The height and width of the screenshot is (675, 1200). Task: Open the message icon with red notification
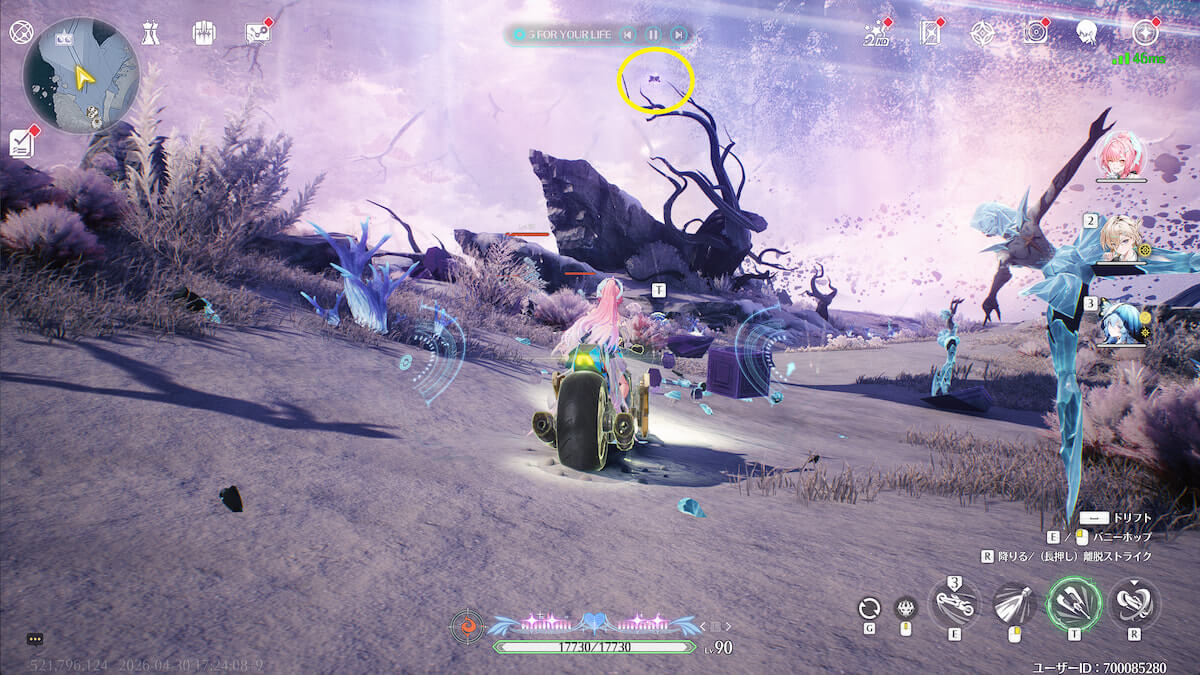258,33
